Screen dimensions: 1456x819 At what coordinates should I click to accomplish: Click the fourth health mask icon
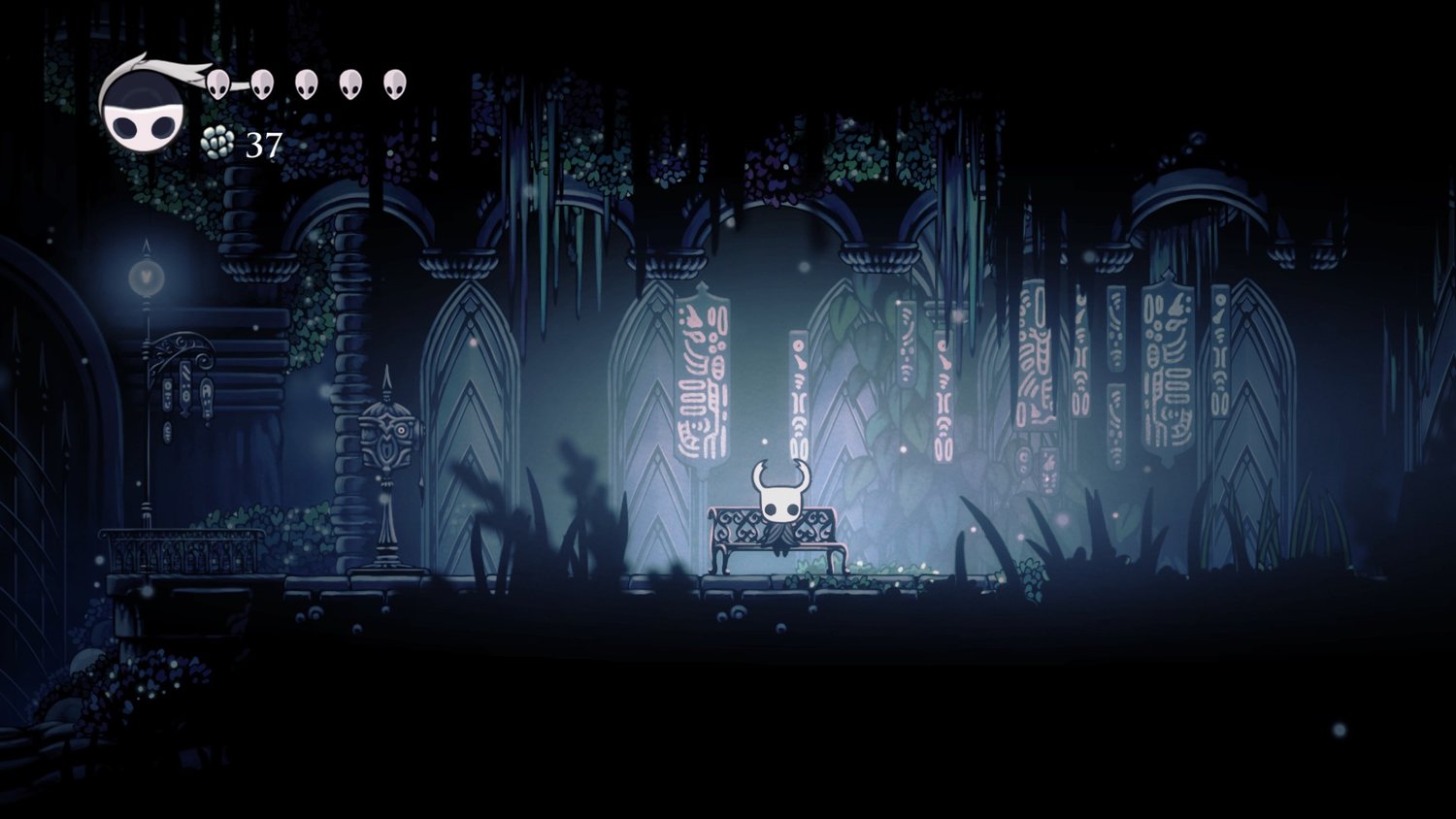point(349,82)
